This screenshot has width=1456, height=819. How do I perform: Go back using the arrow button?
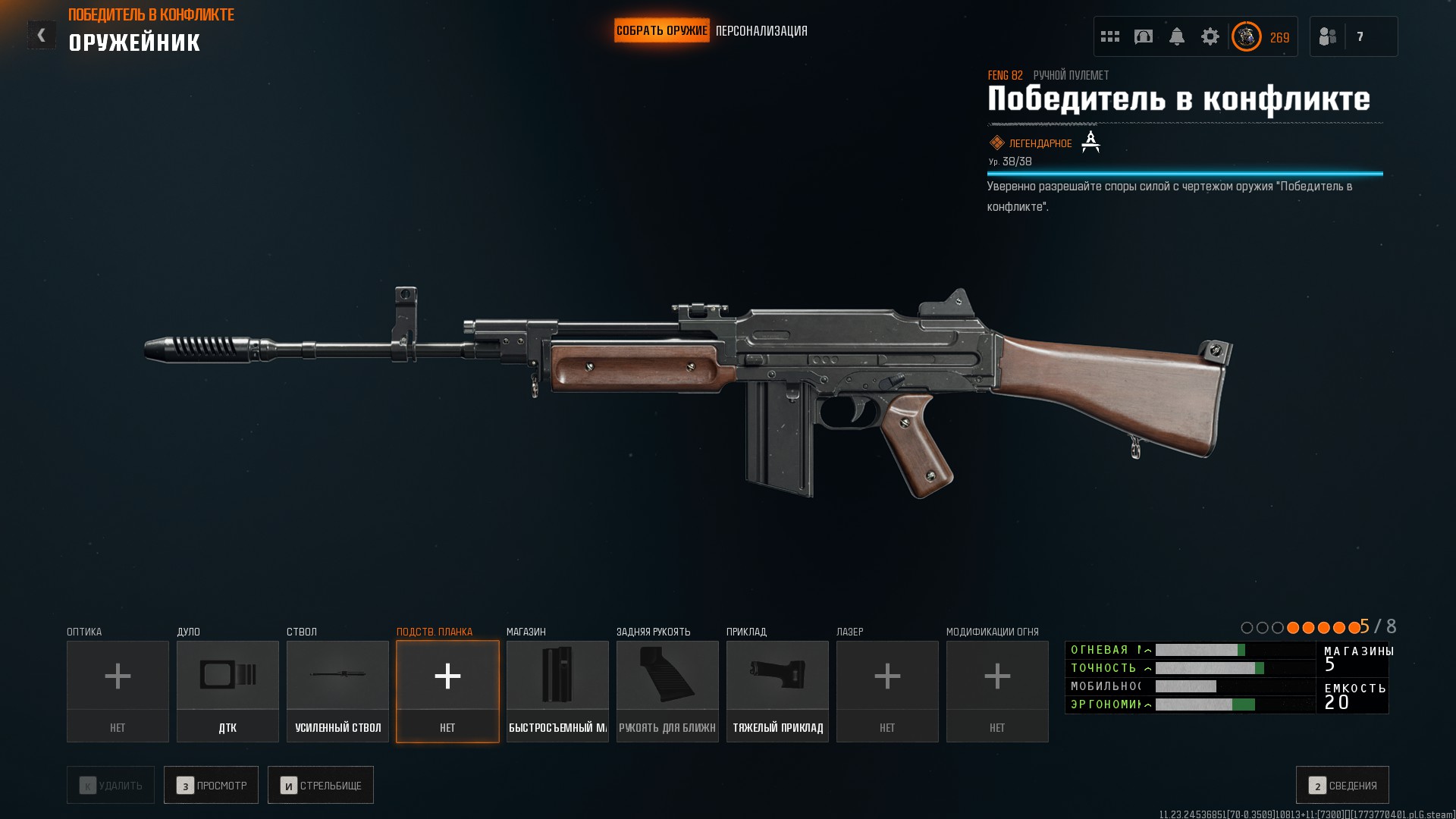(42, 35)
